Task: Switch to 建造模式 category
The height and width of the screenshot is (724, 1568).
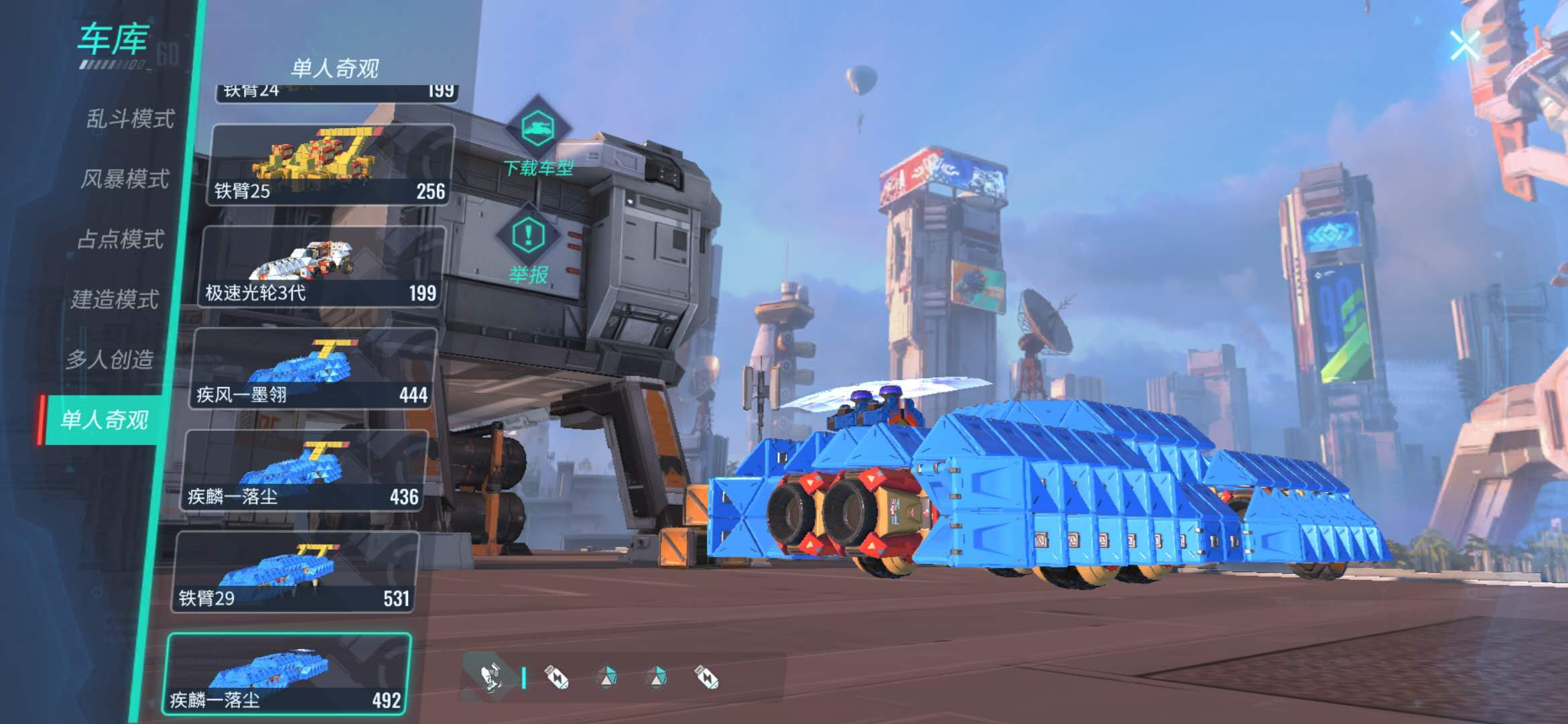Action: [x=115, y=299]
